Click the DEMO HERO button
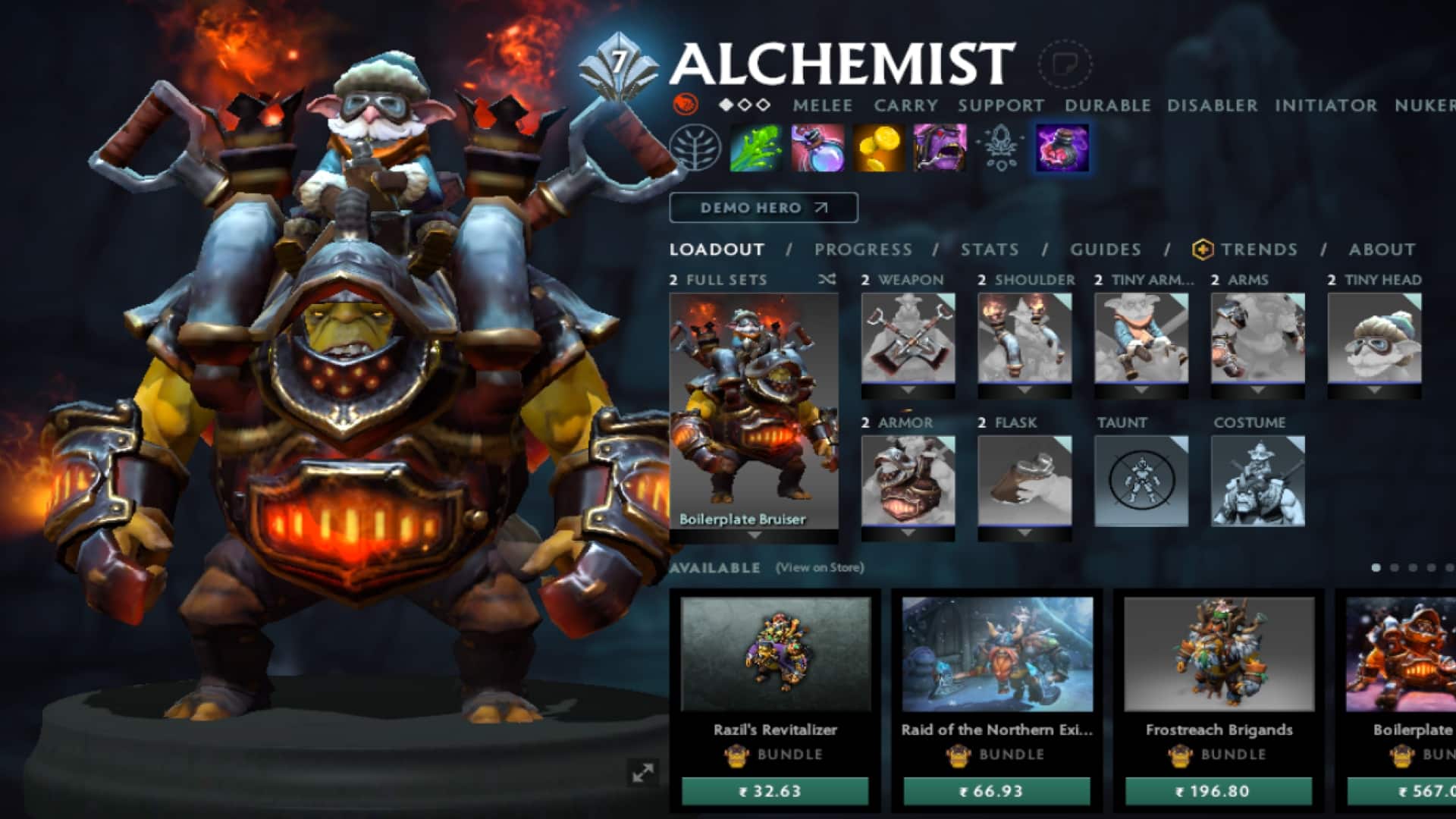The width and height of the screenshot is (1456, 819). (762, 208)
